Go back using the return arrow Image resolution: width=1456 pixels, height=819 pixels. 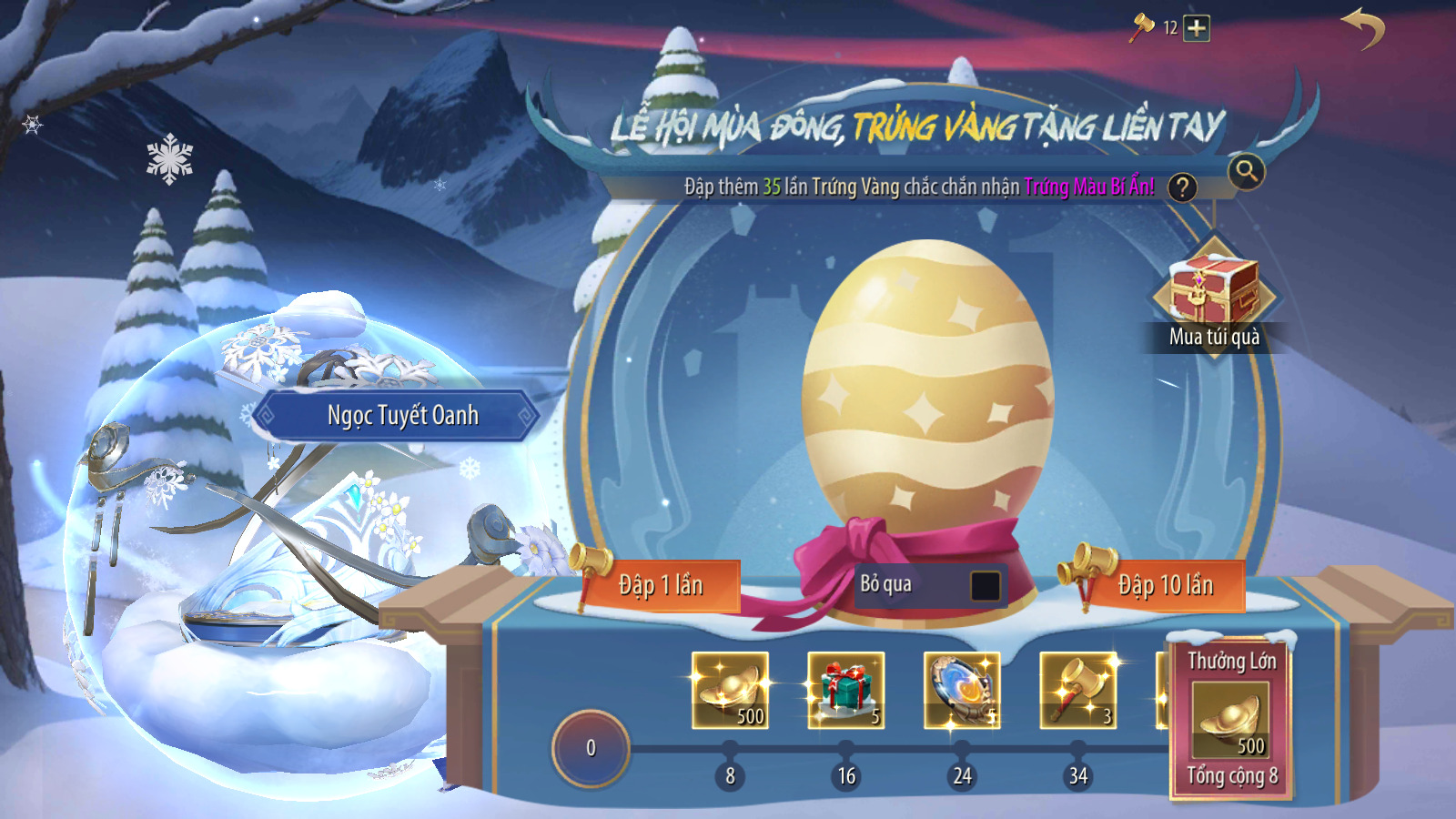point(1362,28)
